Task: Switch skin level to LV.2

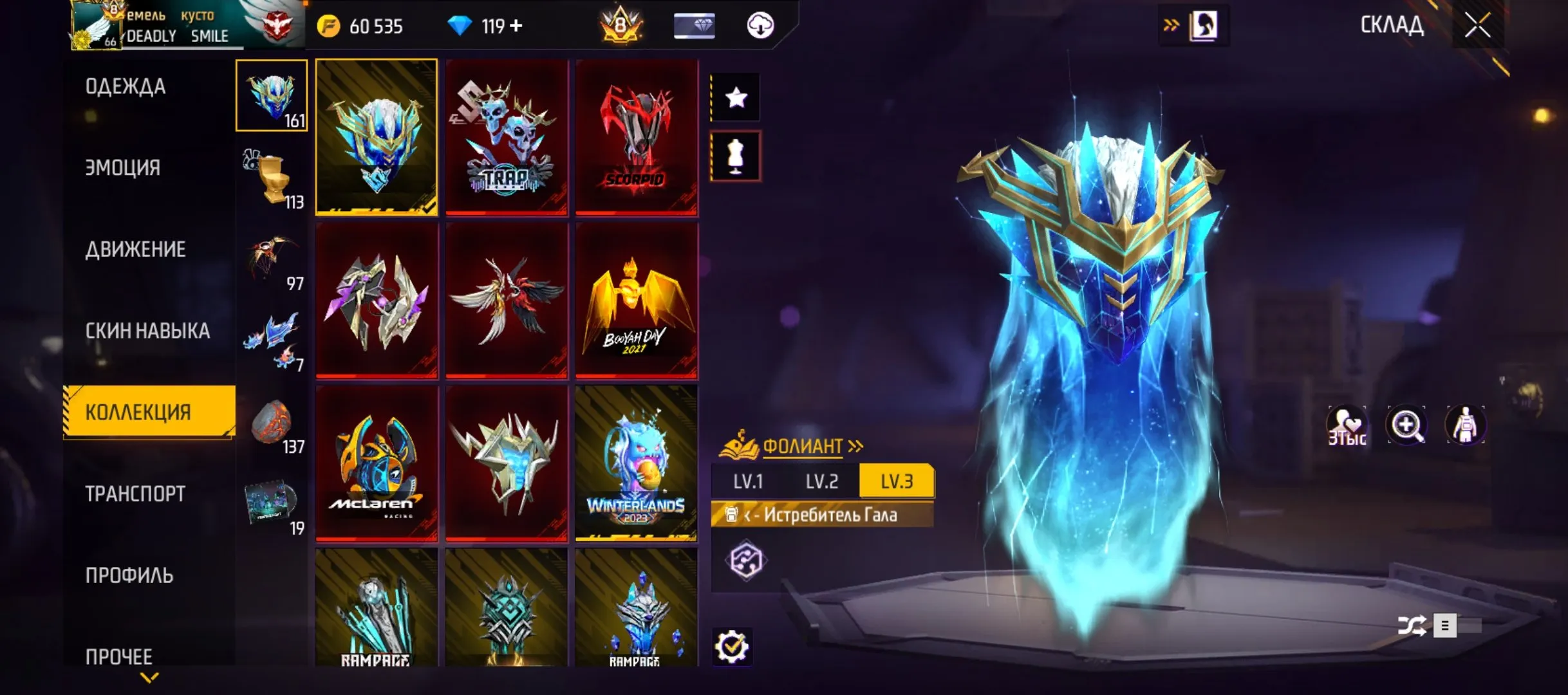Action: coord(822,481)
